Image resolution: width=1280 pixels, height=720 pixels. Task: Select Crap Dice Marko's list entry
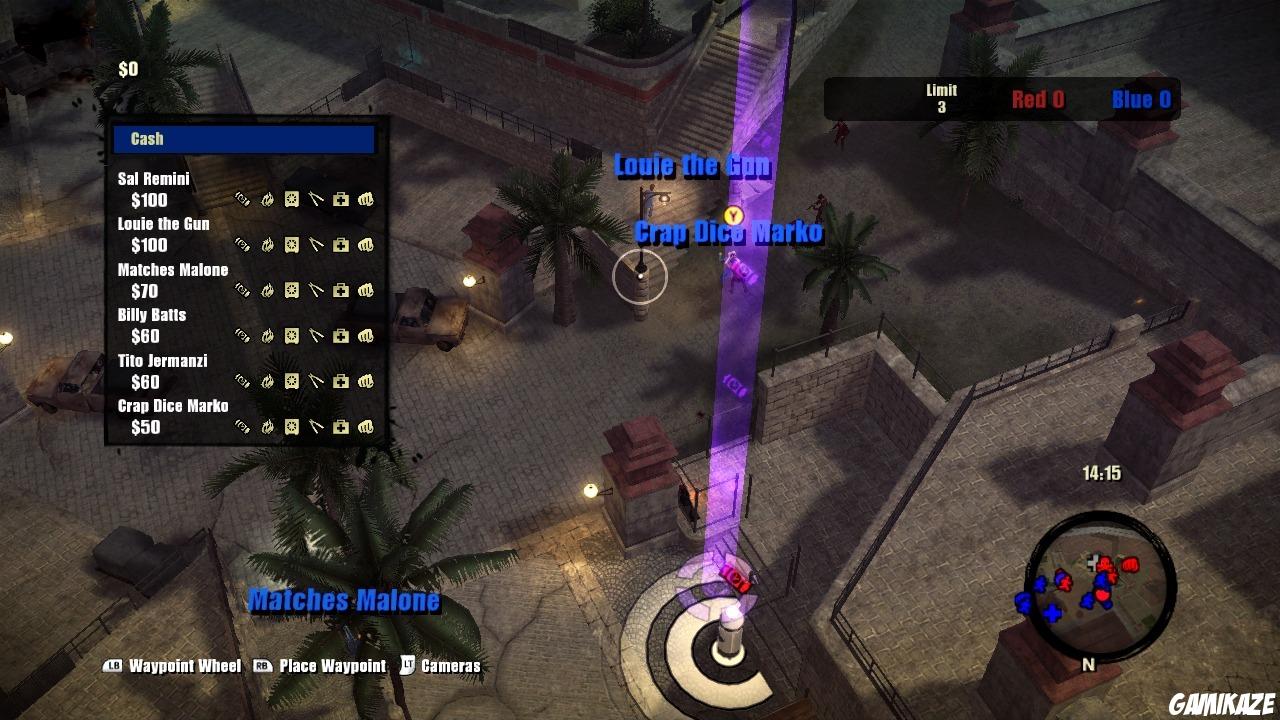[x=173, y=406]
